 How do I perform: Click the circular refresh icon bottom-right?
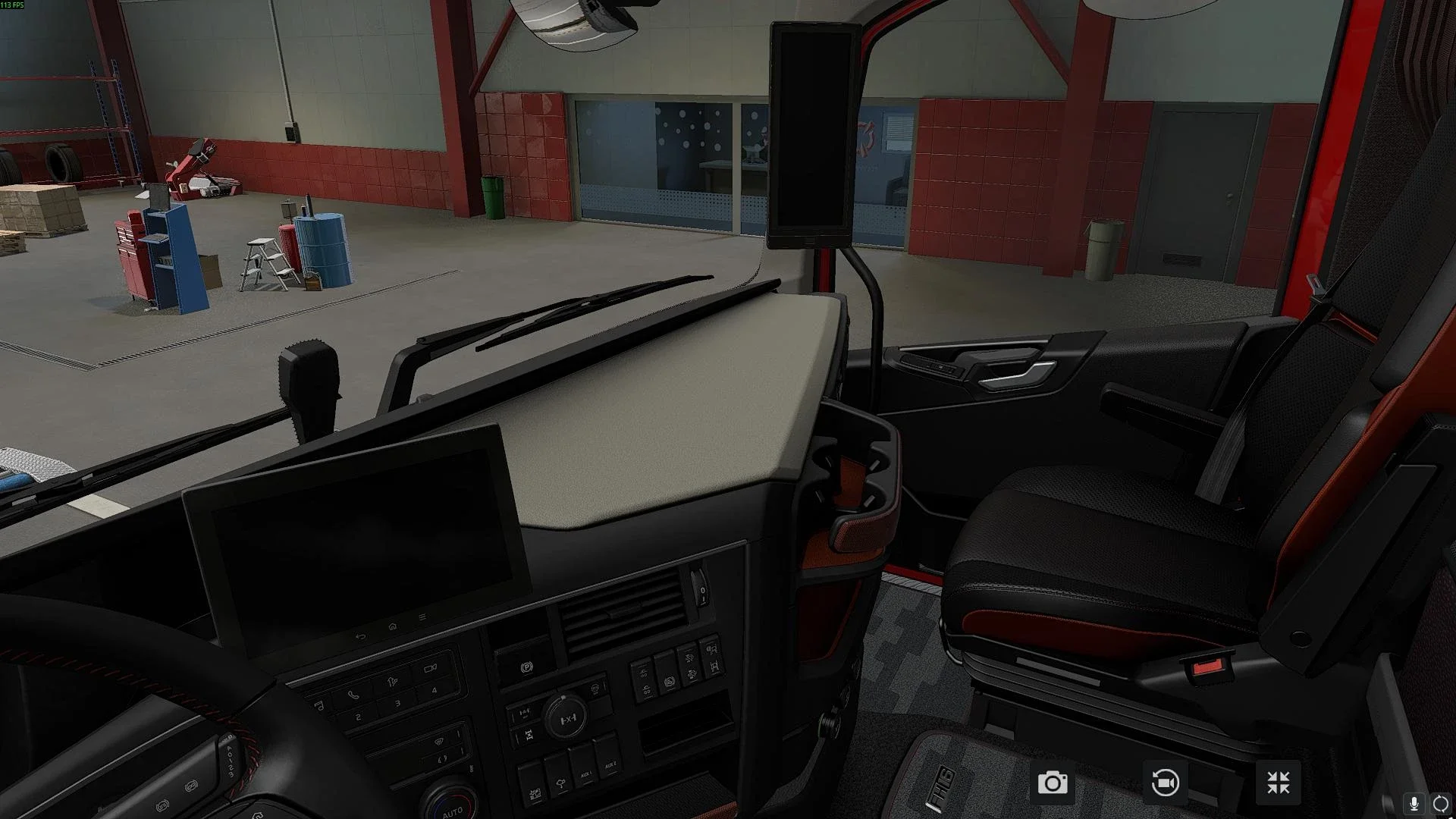tap(1442, 802)
